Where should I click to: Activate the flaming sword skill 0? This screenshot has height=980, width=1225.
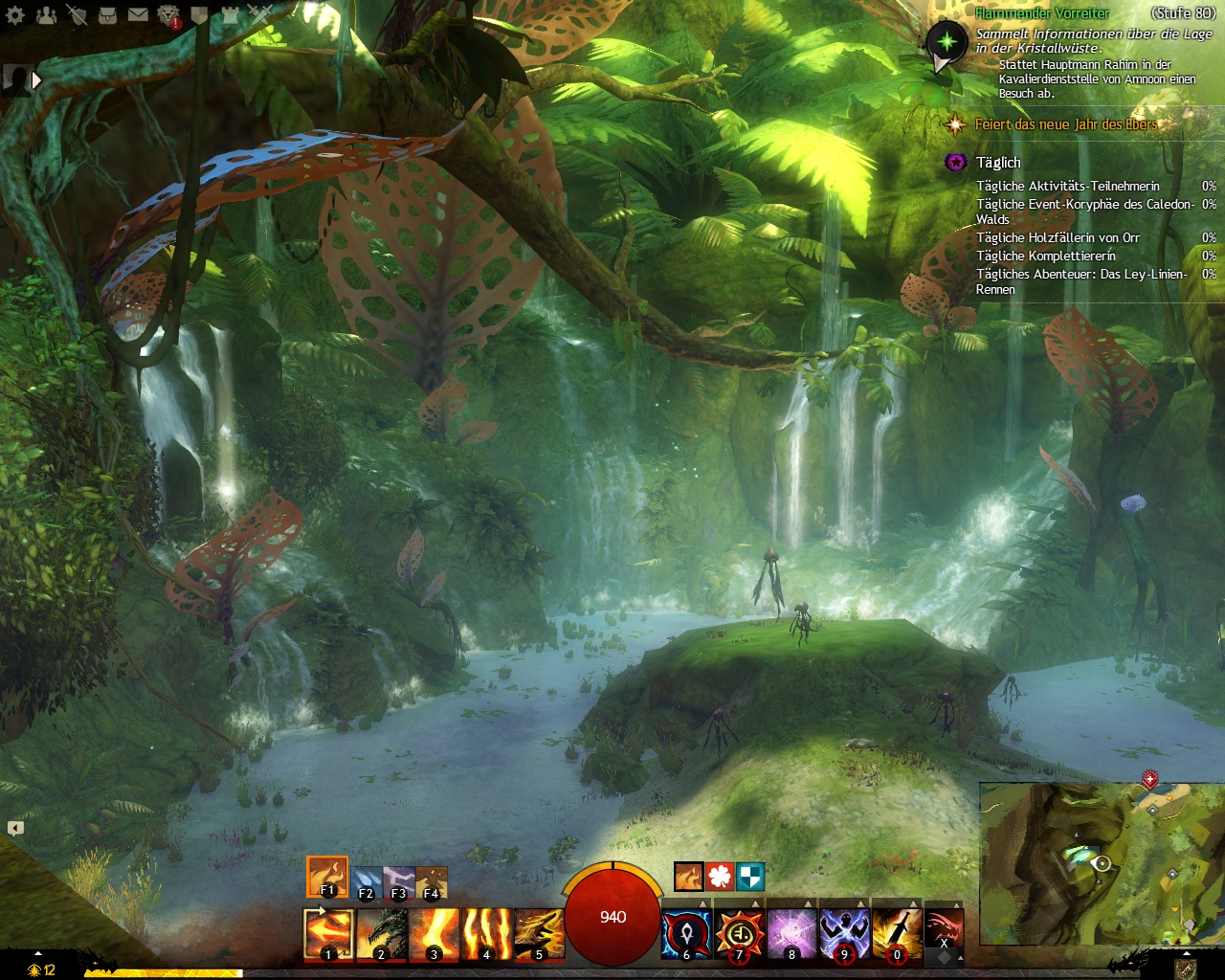click(x=897, y=934)
